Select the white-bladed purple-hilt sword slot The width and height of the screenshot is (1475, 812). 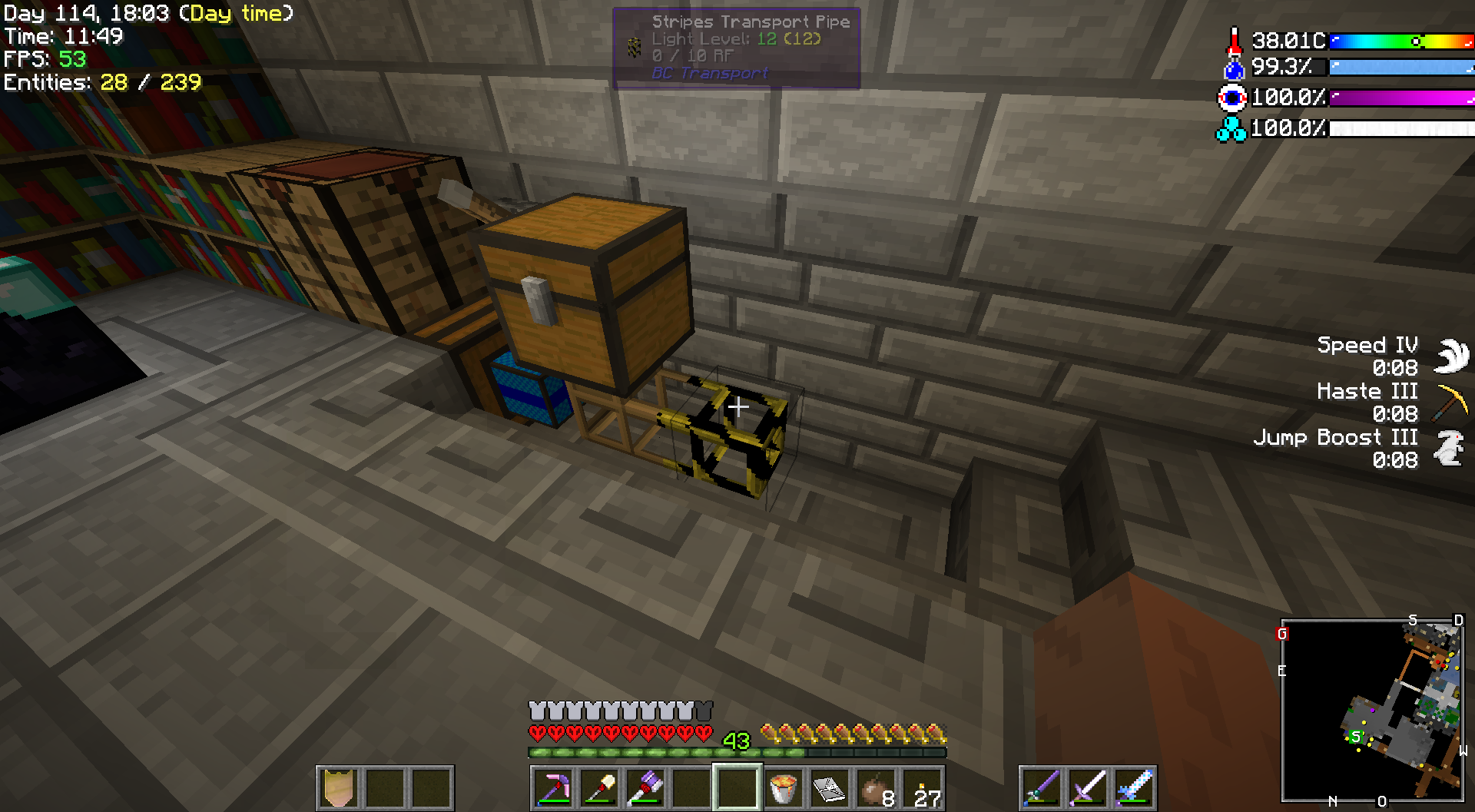[x=1088, y=787]
